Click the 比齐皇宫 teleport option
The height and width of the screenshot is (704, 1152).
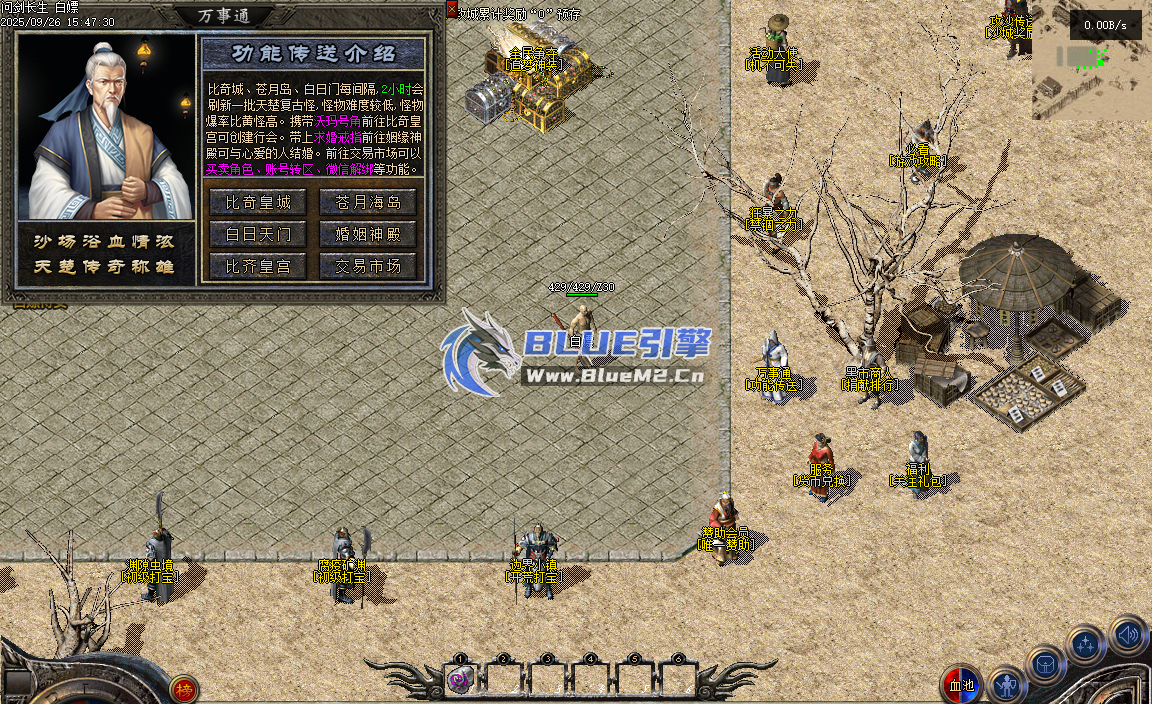(x=258, y=266)
